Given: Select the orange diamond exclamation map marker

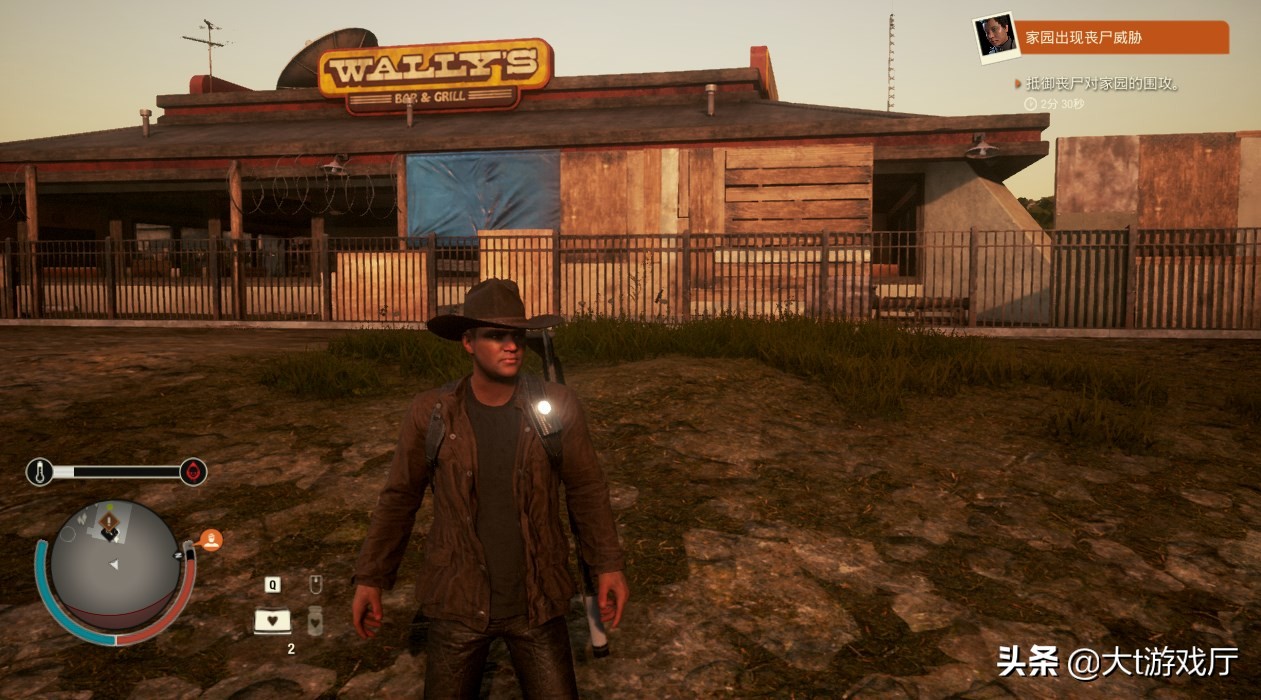Looking at the screenshot, I should point(109,520).
